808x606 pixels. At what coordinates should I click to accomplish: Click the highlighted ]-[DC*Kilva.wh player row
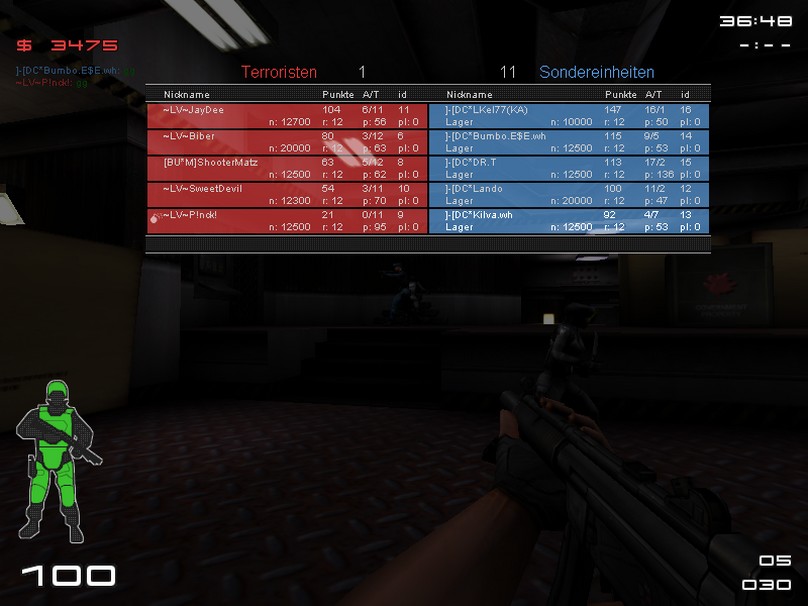(x=569, y=220)
